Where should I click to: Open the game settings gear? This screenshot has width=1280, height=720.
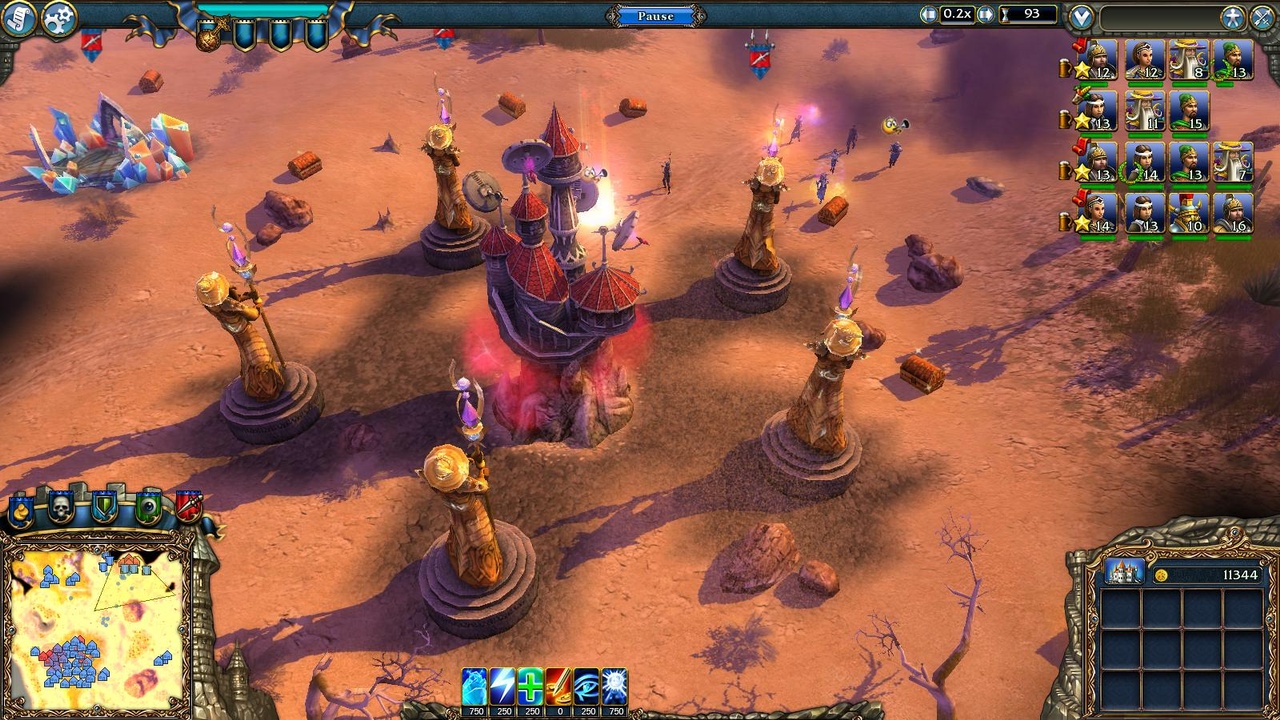[57, 18]
